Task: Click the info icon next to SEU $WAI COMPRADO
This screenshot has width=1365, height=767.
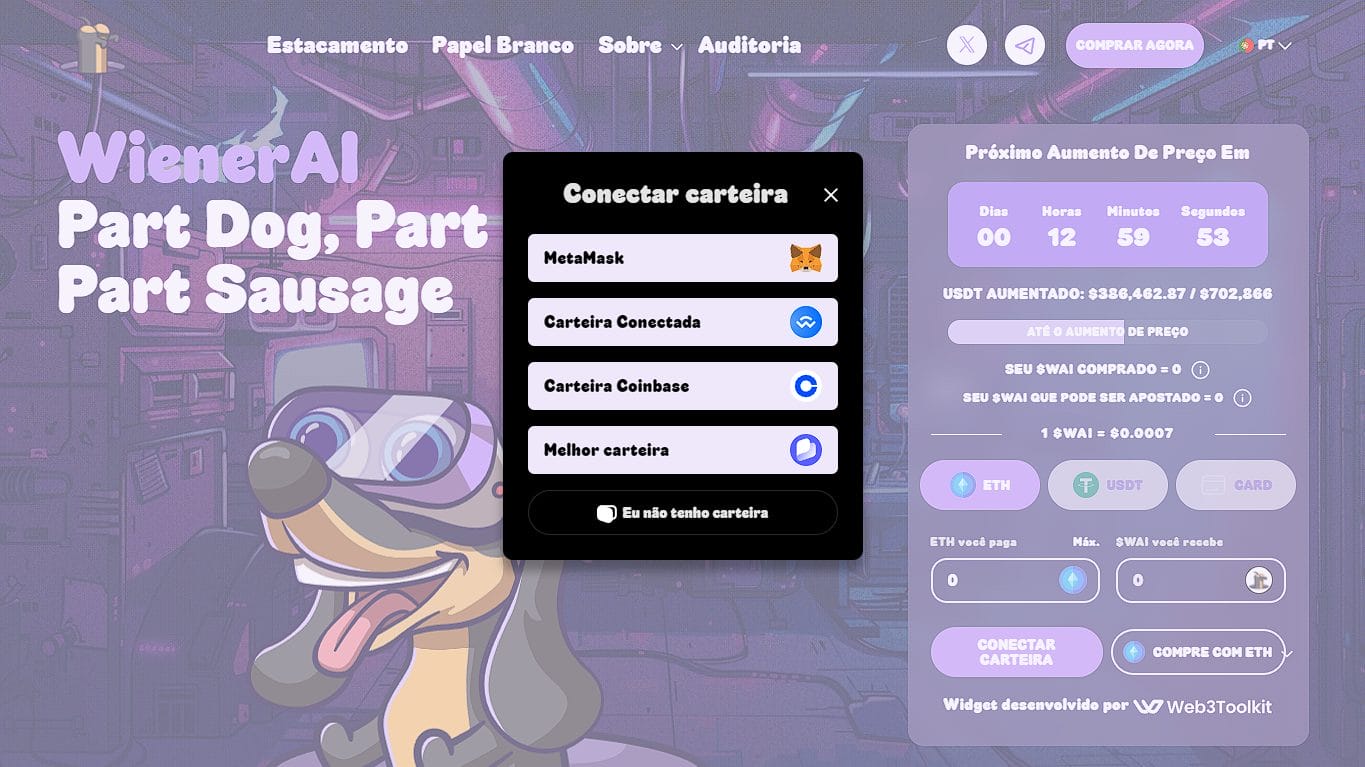Action: pos(1198,369)
